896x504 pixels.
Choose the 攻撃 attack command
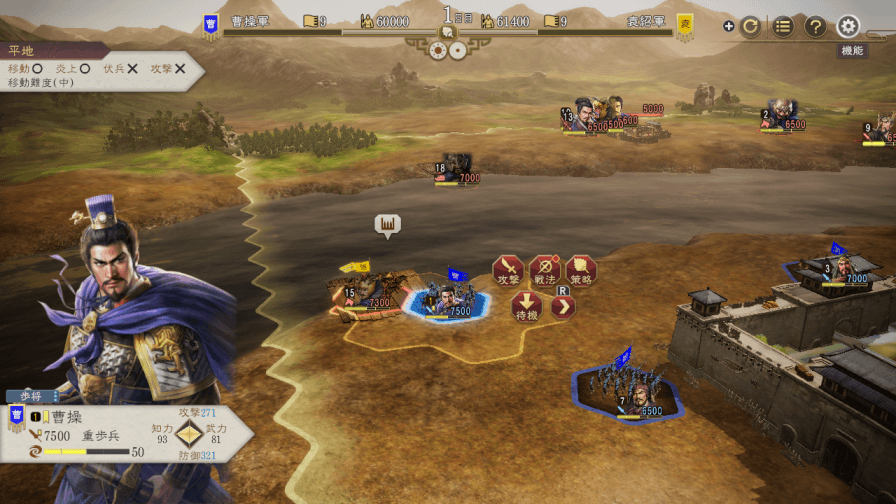click(508, 270)
